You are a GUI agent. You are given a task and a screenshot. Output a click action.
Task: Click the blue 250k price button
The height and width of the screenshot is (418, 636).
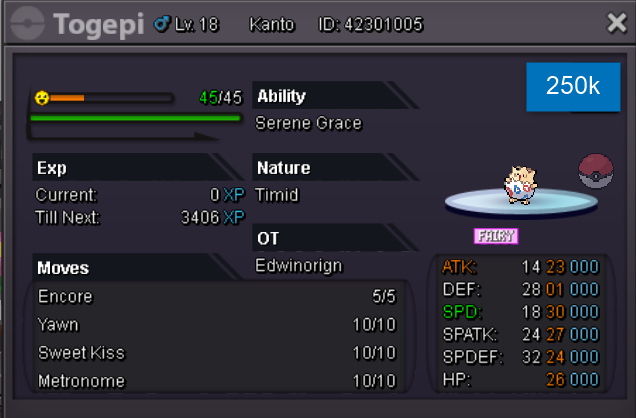coord(572,86)
